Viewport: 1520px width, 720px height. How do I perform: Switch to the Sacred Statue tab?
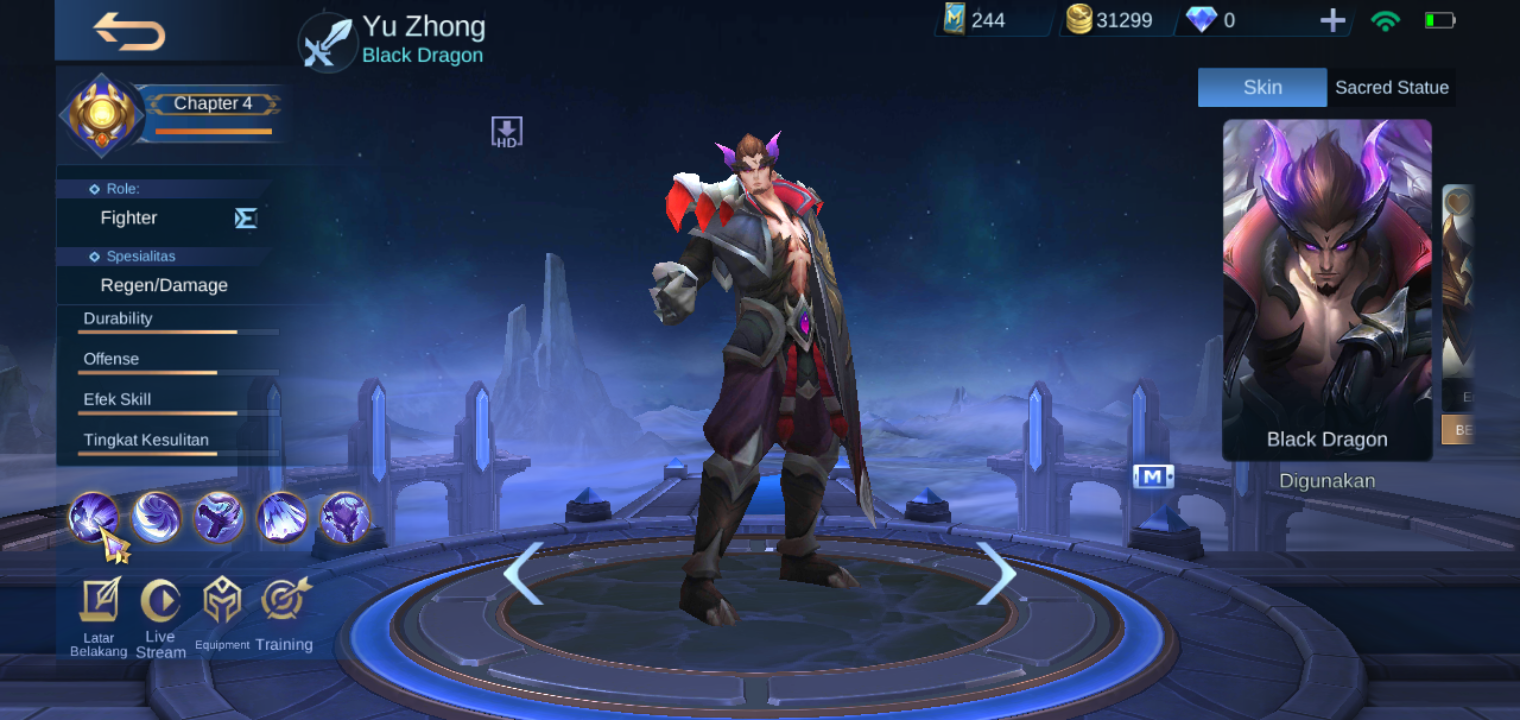coord(1391,87)
